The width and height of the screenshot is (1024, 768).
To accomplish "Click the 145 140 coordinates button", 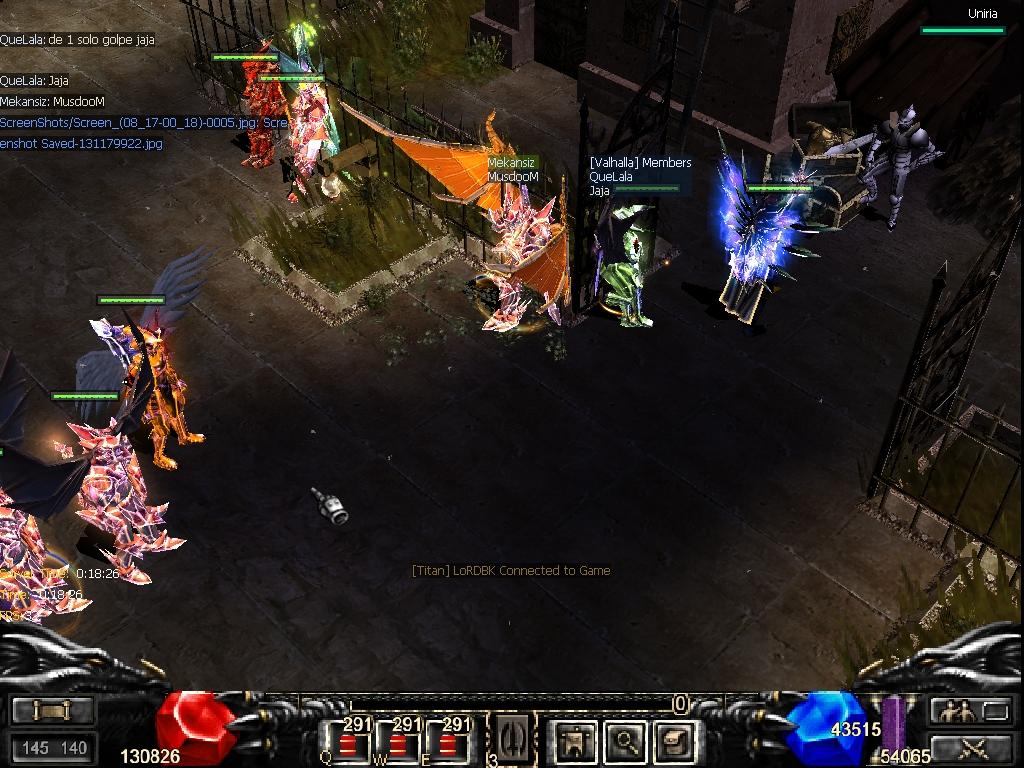I will point(54,747).
